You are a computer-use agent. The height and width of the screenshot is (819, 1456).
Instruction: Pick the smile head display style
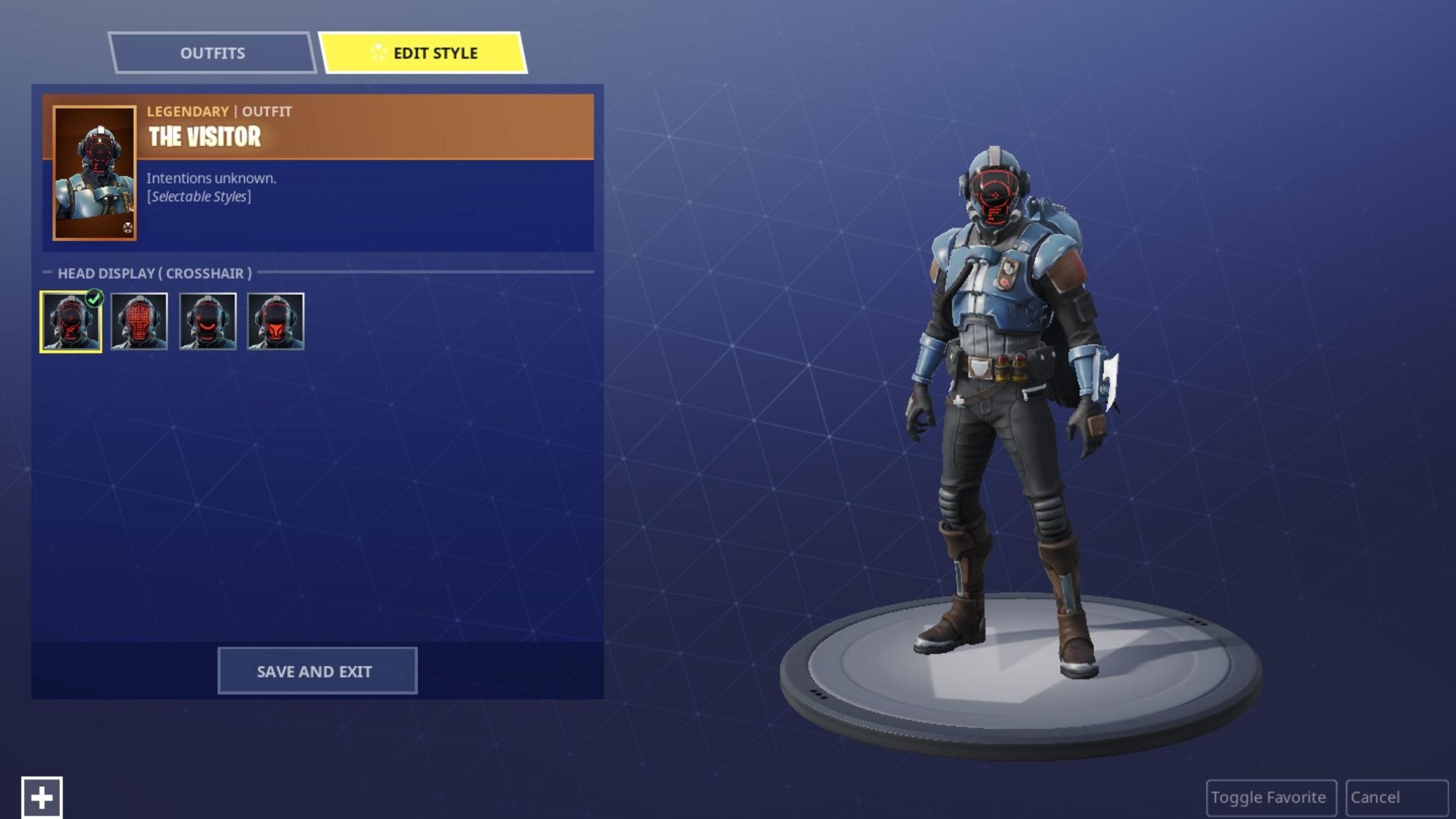208,322
